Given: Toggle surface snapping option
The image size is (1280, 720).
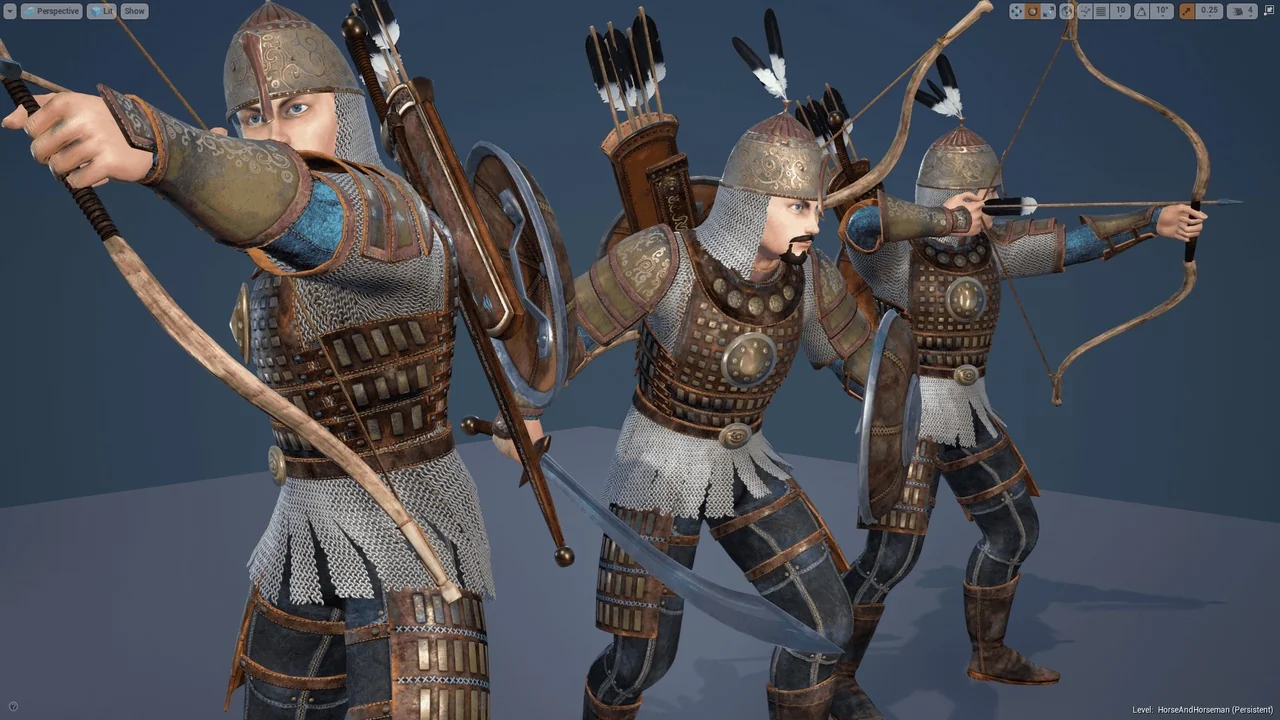Looking at the screenshot, I should click(x=1085, y=11).
